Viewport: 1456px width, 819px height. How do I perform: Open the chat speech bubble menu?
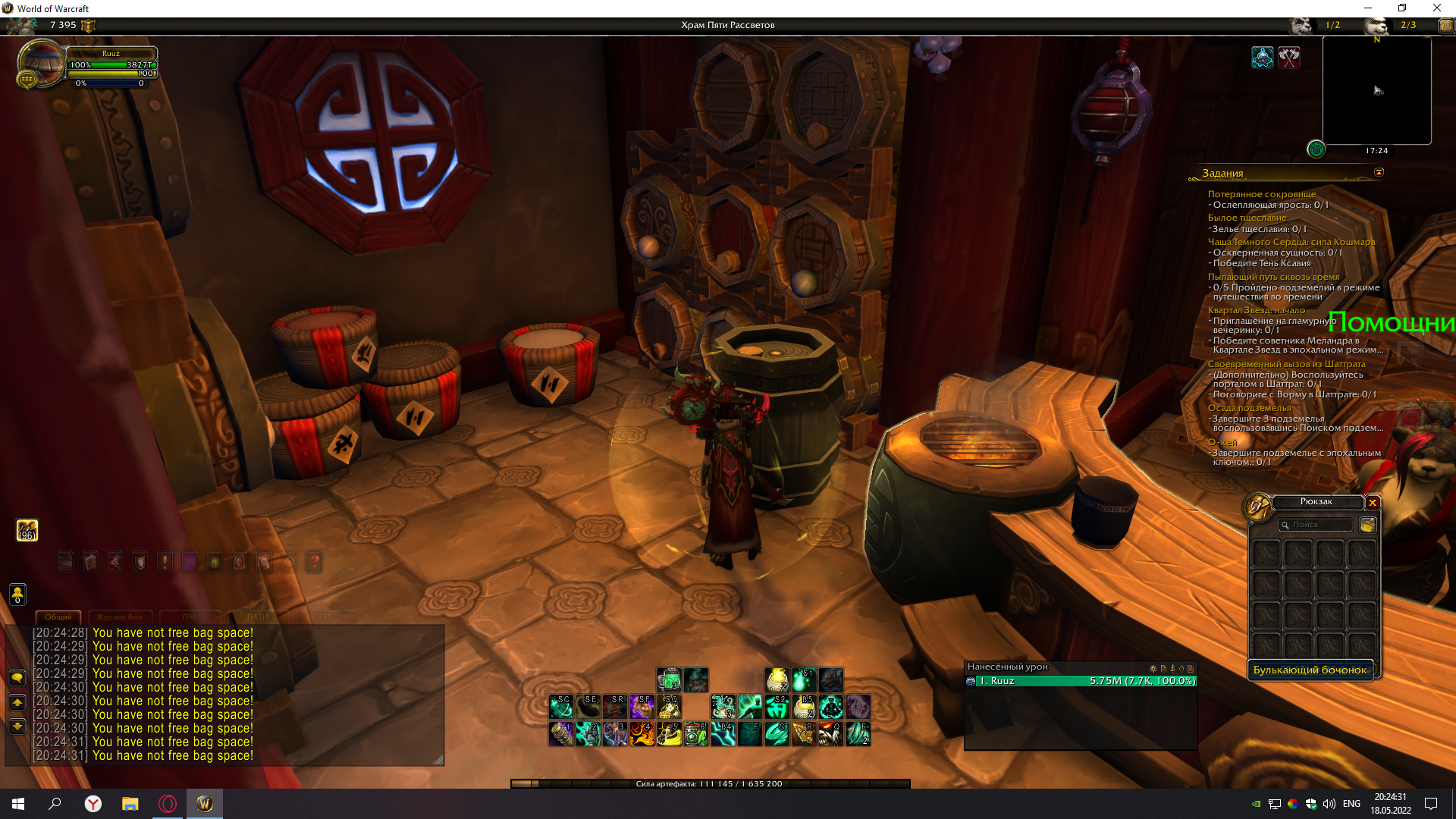tap(17, 678)
